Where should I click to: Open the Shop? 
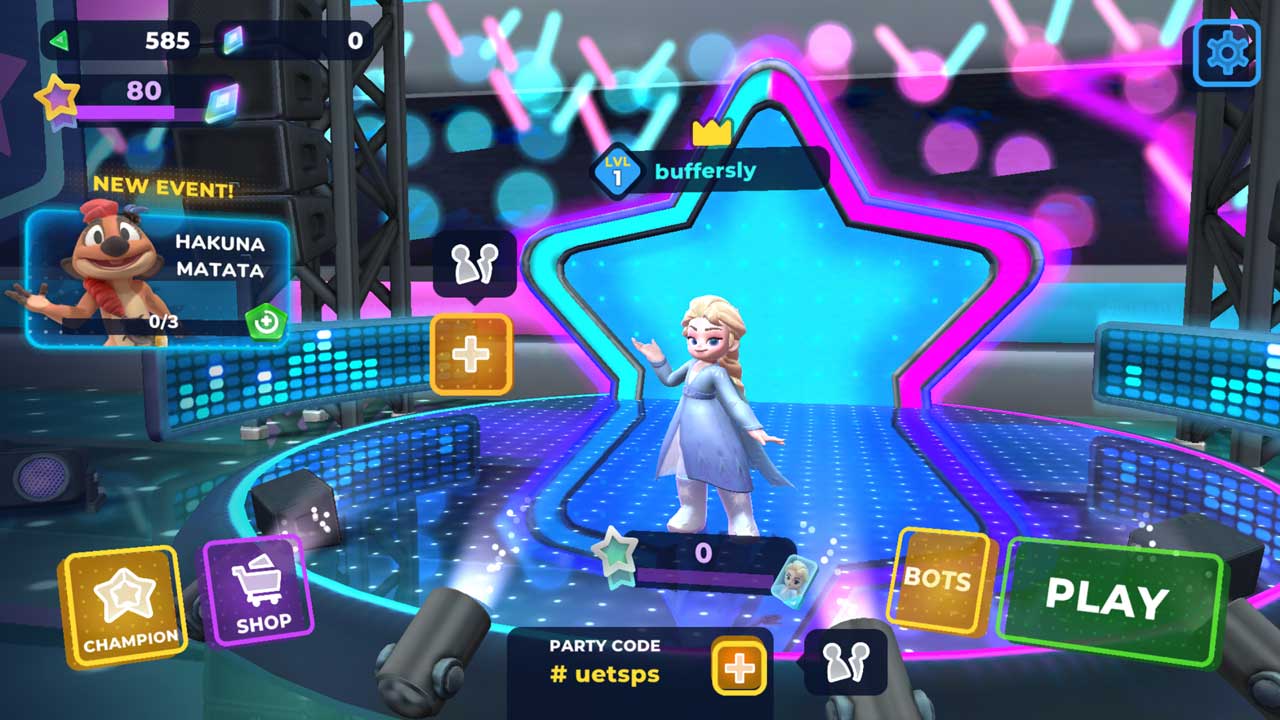(x=256, y=592)
